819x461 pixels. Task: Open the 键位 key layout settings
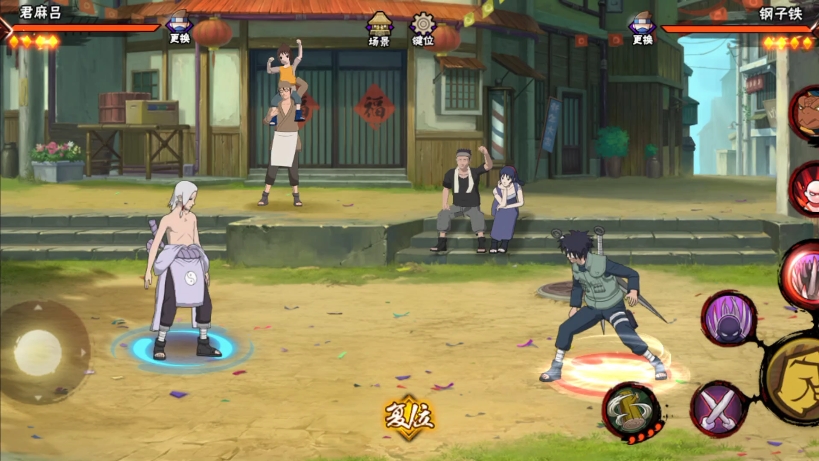pyautogui.click(x=423, y=28)
